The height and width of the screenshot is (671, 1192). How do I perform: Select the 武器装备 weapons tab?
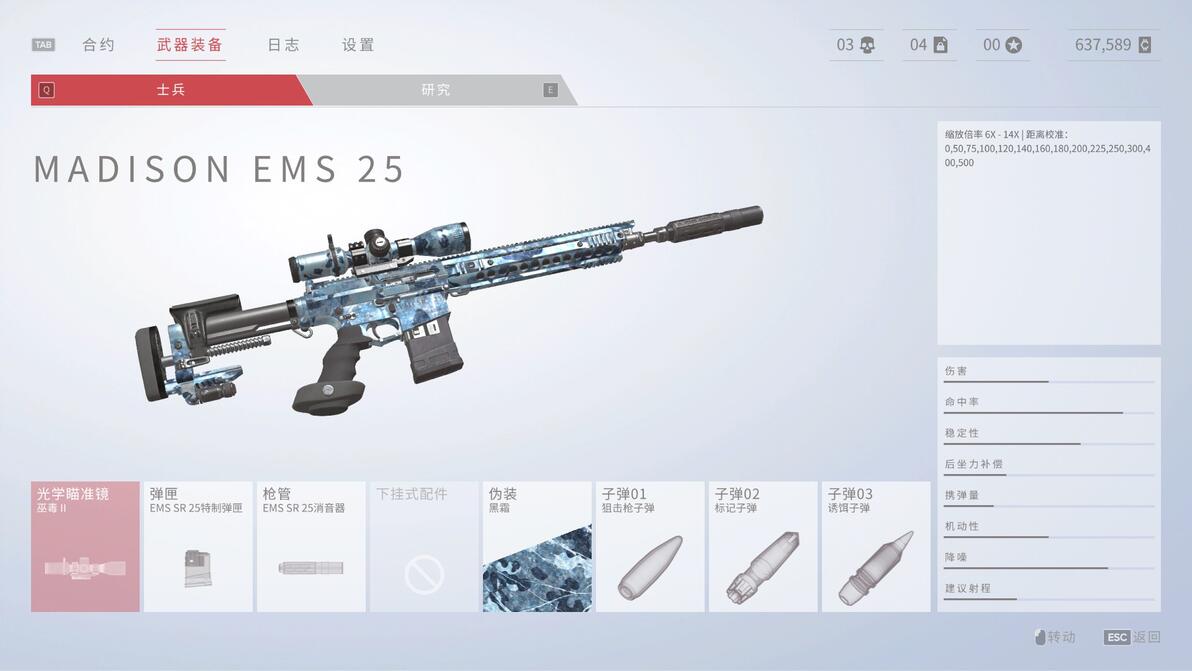(190, 45)
